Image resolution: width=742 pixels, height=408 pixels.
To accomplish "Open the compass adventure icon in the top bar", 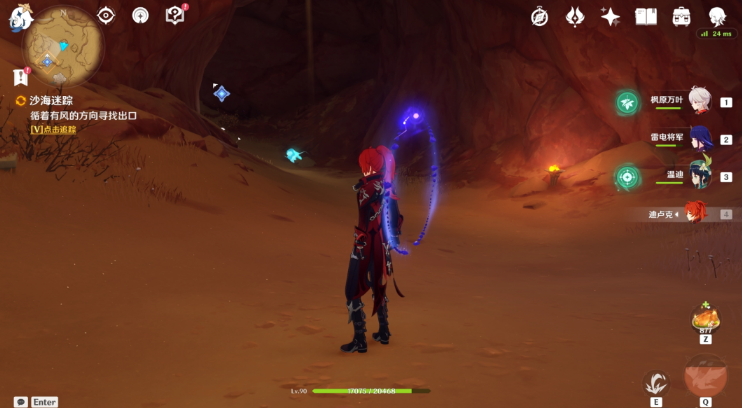I will [540, 16].
